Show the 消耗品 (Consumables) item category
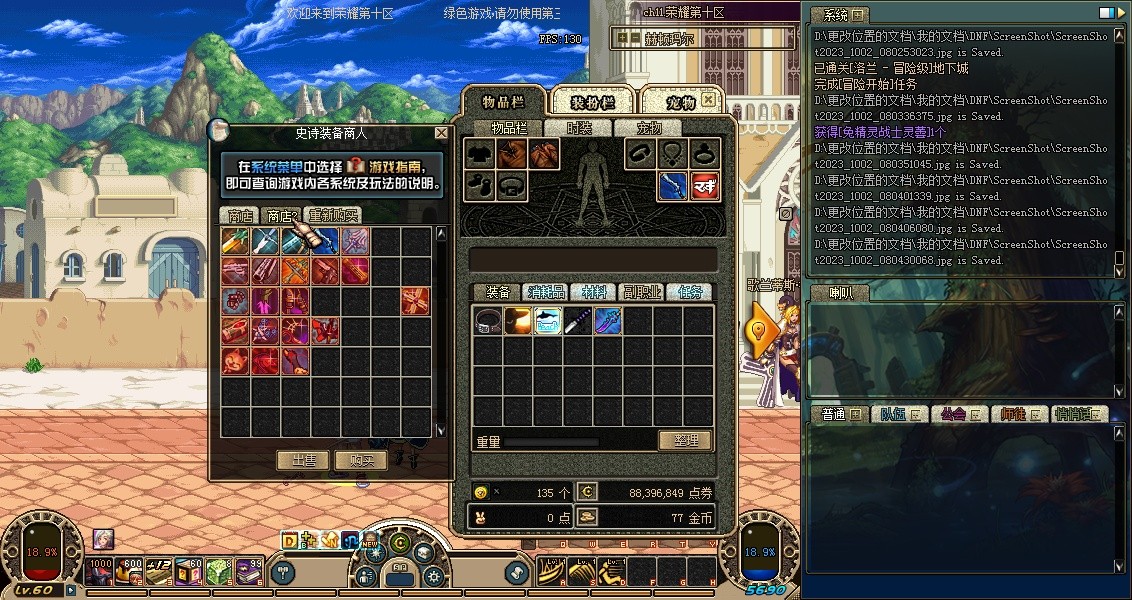Image resolution: width=1132 pixels, height=600 pixels. click(x=546, y=292)
